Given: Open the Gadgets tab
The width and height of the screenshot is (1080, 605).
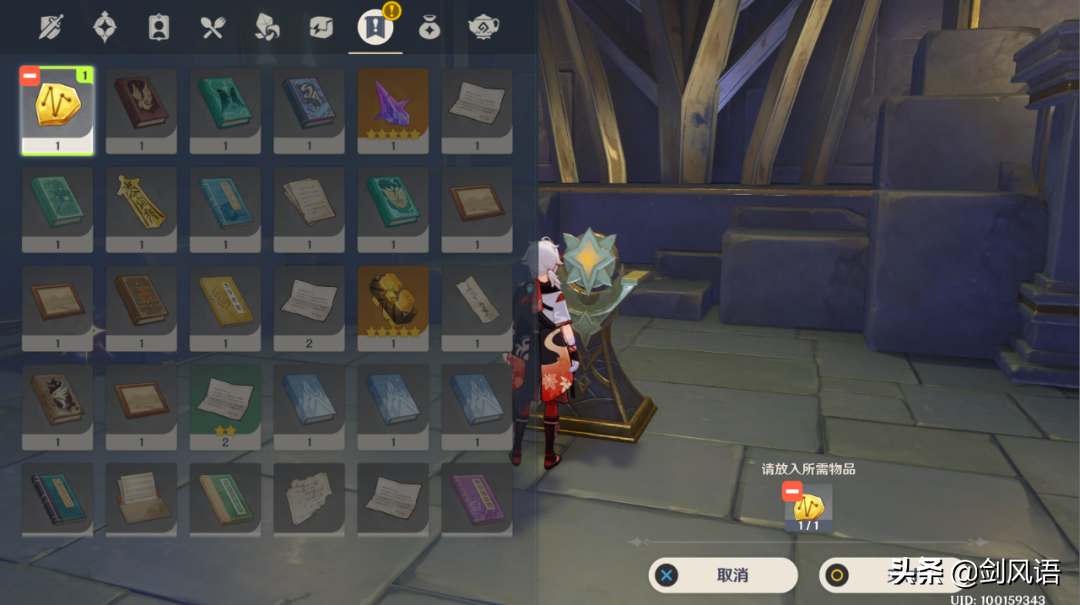Looking at the screenshot, I should coord(321,27).
